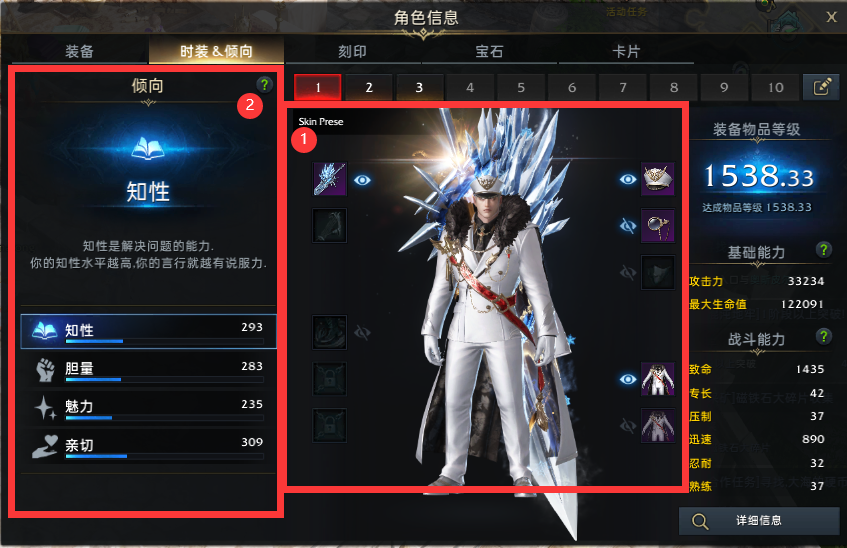Show the 卡片 tab
Screen dimensions: 847x548
tap(626, 51)
